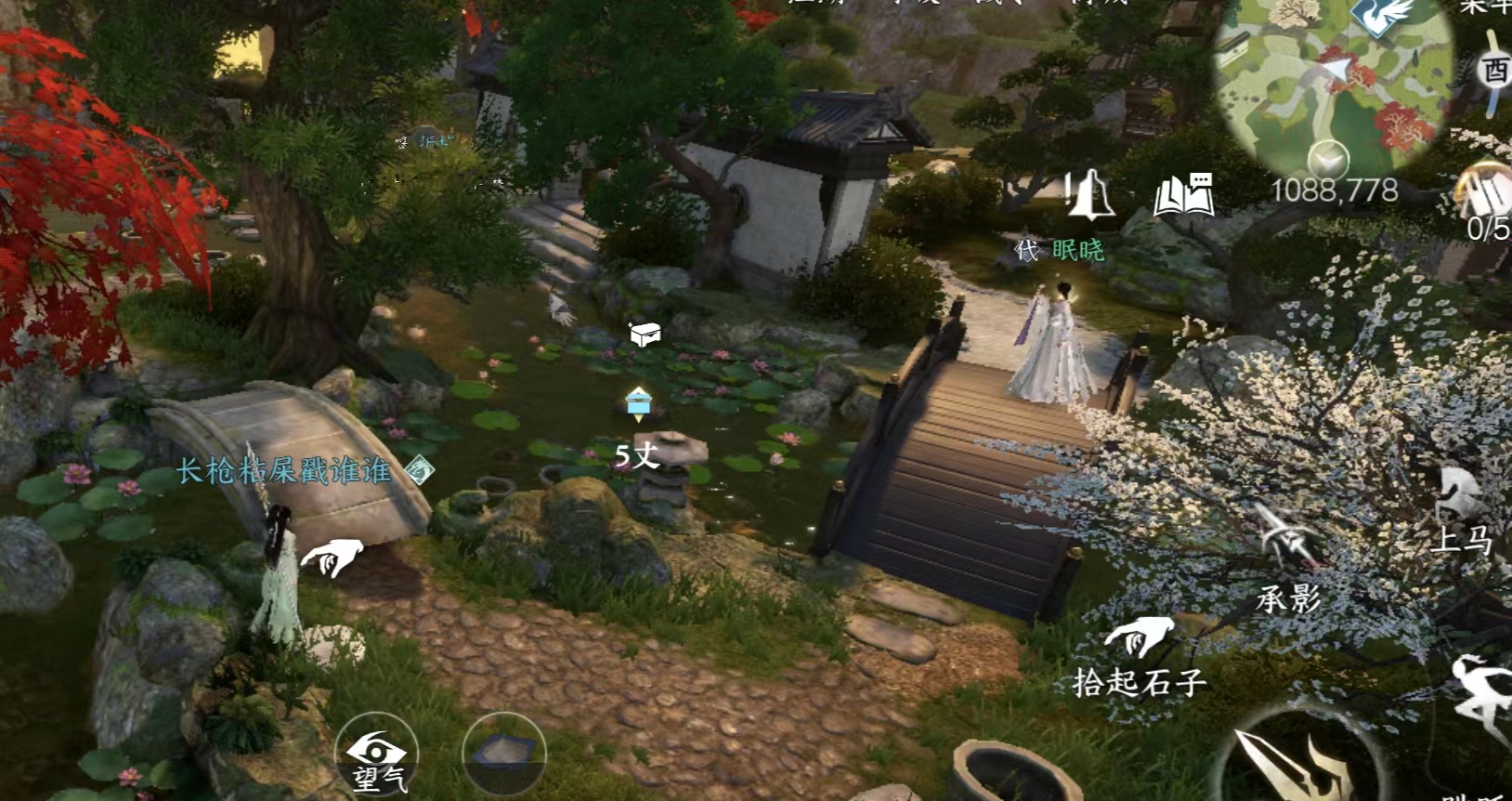The width and height of the screenshot is (1512, 801).
Task: Open the swan icon above the minimap
Action: tap(1382, 14)
